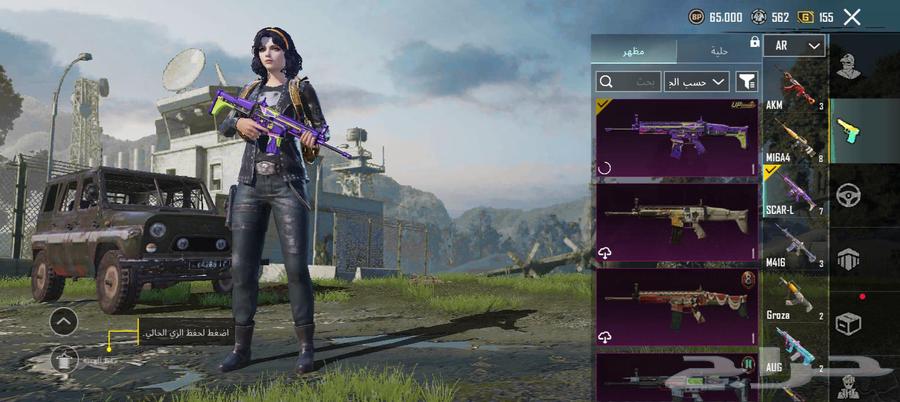Open the sort order dropdown

pos(696,82)
